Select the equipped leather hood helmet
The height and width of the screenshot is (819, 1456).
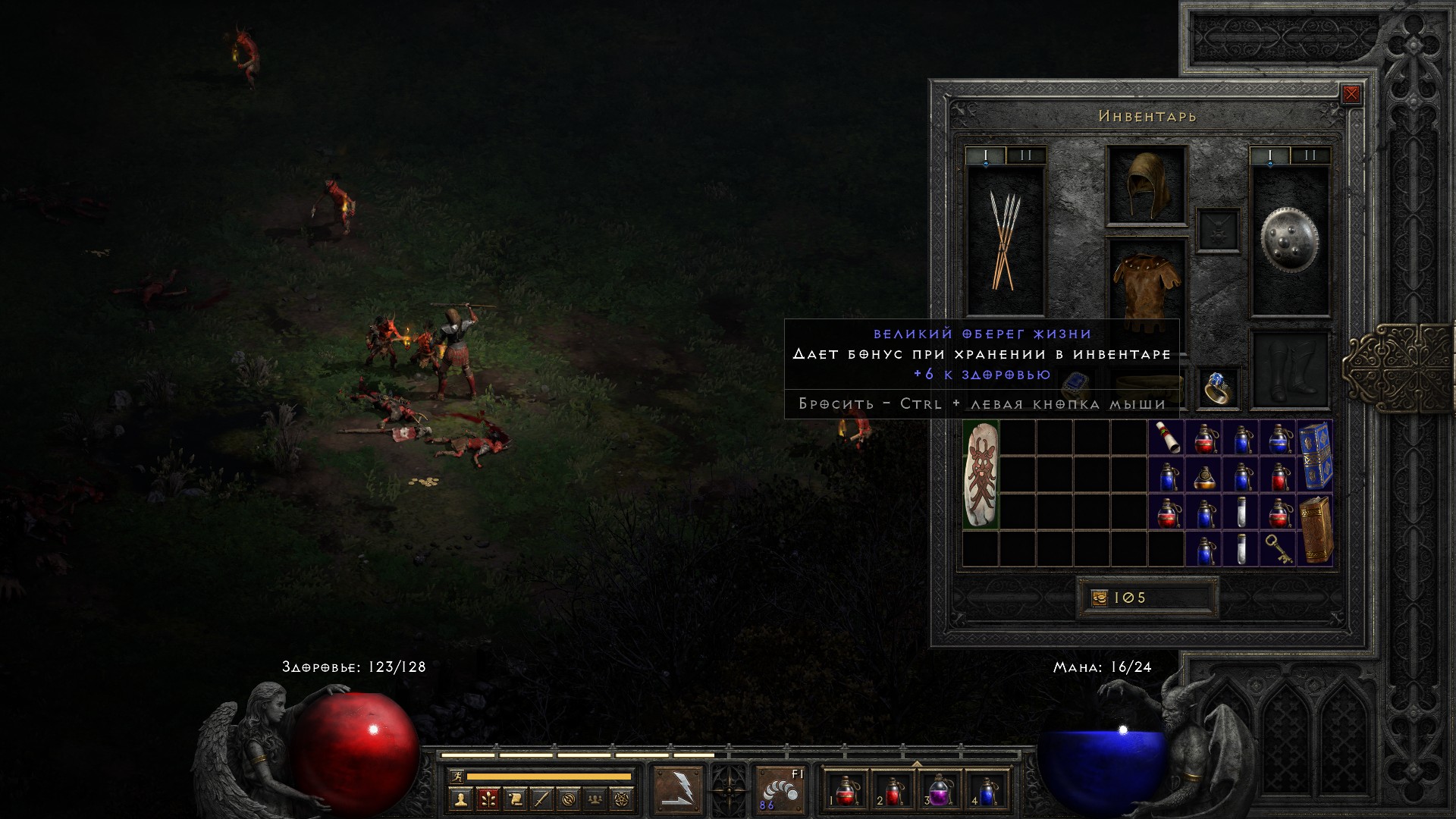click(x=1146, y=186)
